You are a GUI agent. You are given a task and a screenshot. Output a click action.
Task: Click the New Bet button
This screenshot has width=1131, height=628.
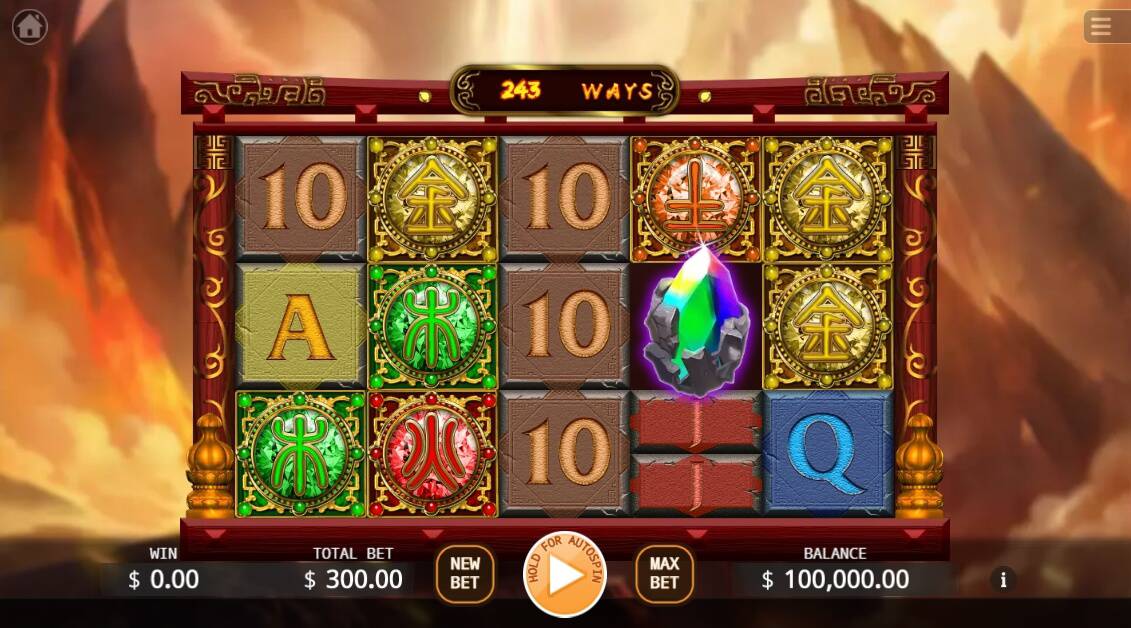[x=465, y=574]
